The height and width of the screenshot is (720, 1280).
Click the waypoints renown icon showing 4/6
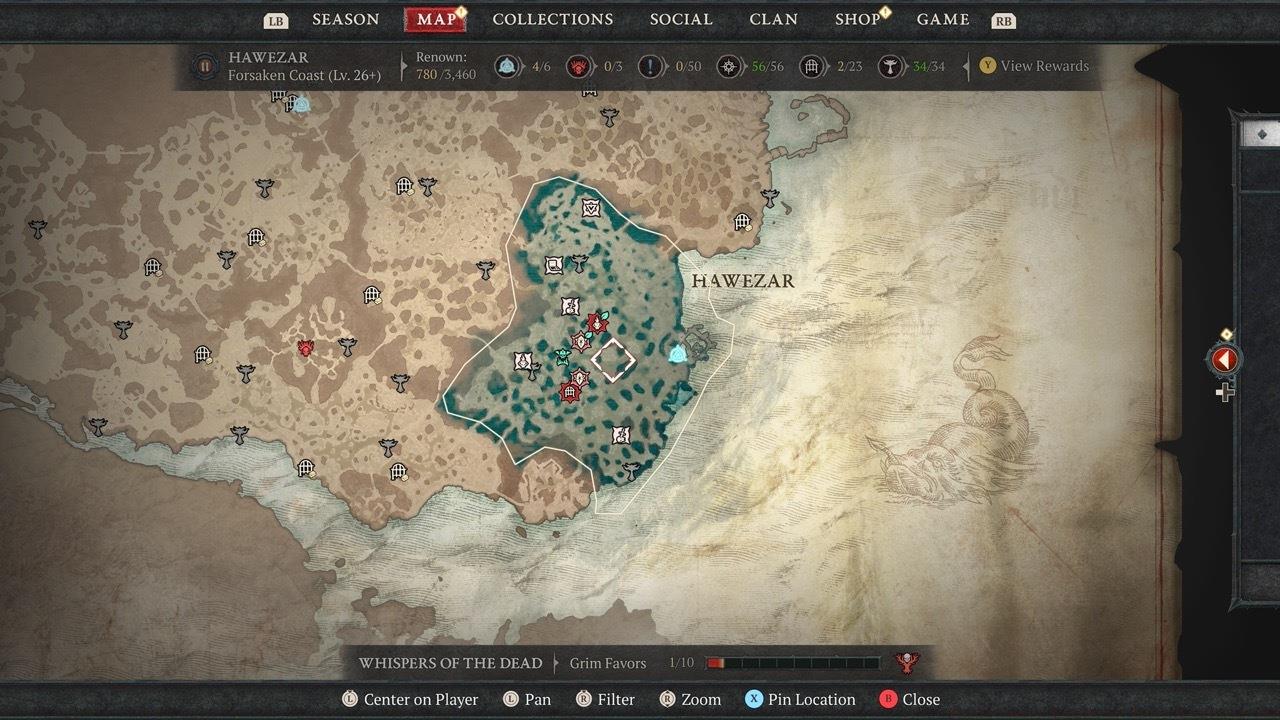pos(509,66)
